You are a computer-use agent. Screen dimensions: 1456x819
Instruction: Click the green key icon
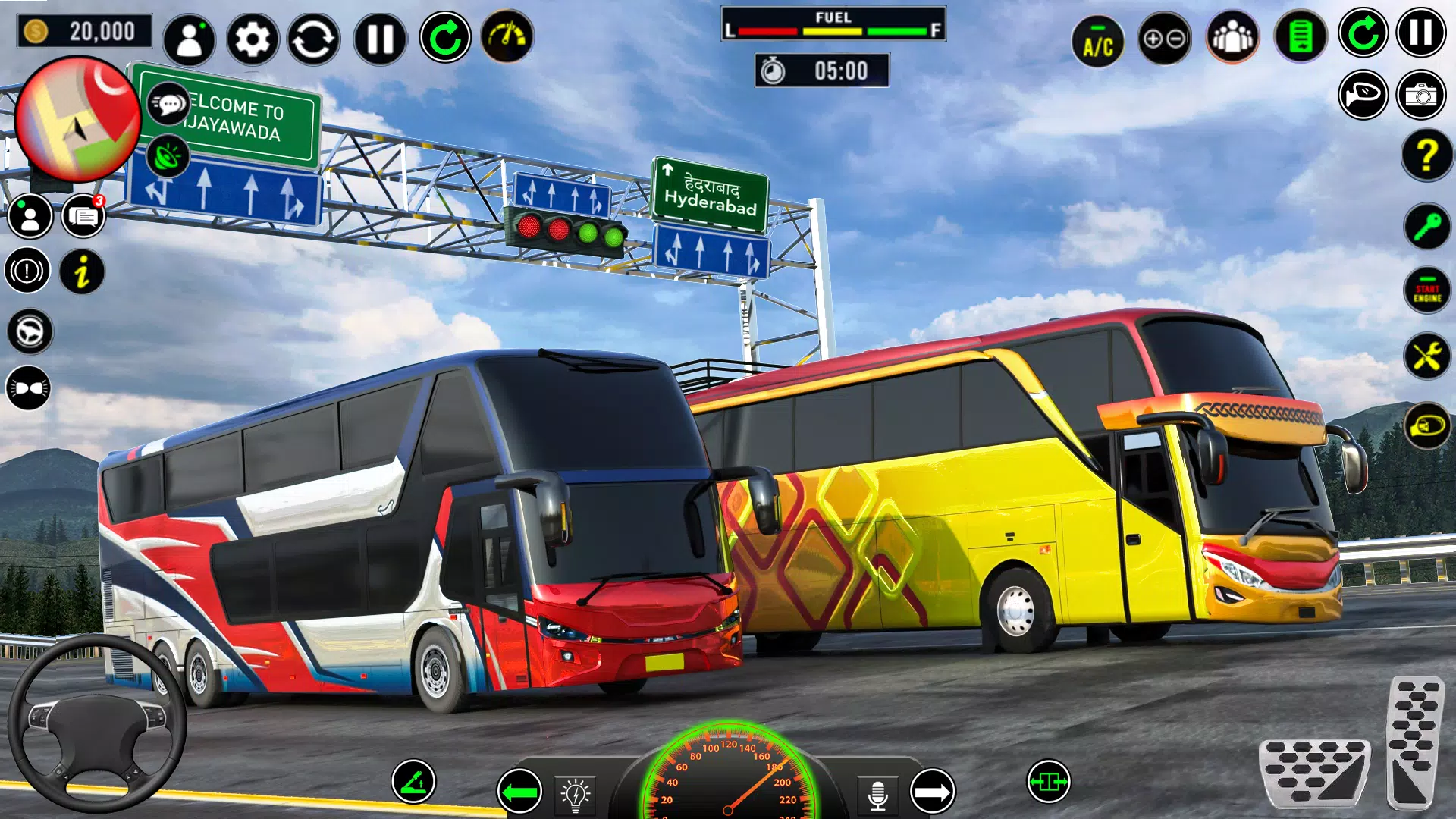click(x=1426, y=226)
